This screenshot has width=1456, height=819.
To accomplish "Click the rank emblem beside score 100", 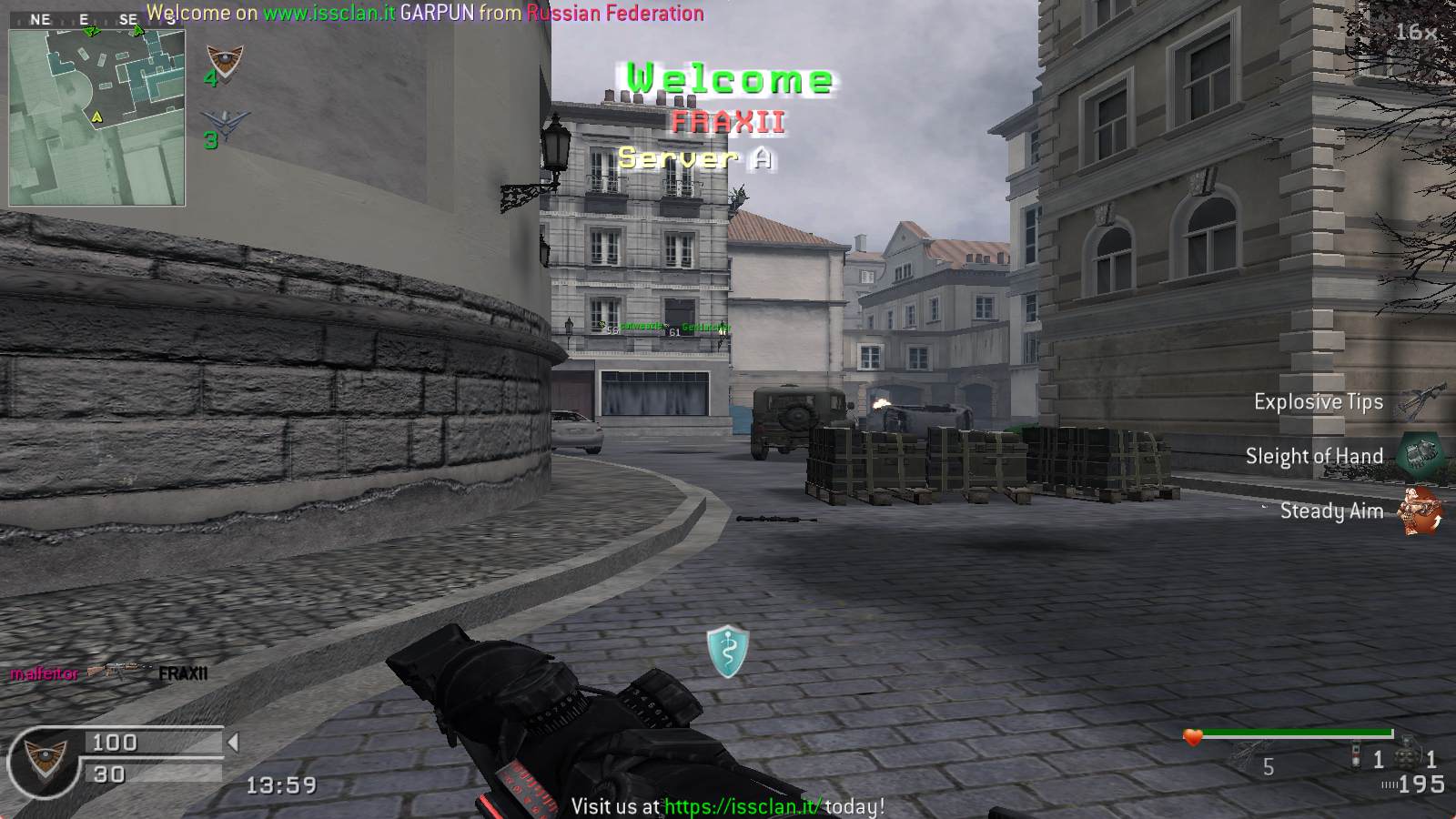I will tap(43, 758).
